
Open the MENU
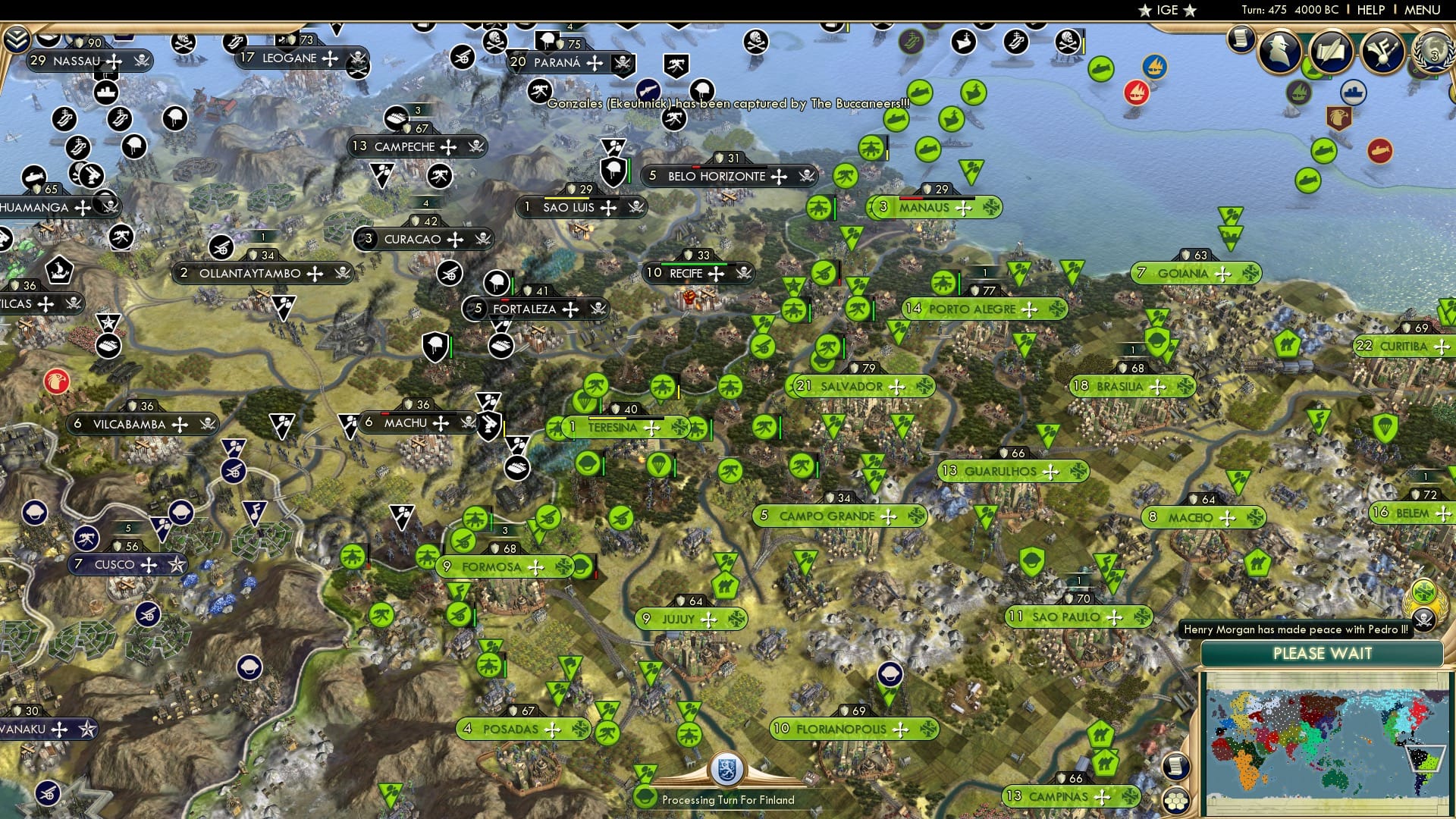pos(1423,10)
